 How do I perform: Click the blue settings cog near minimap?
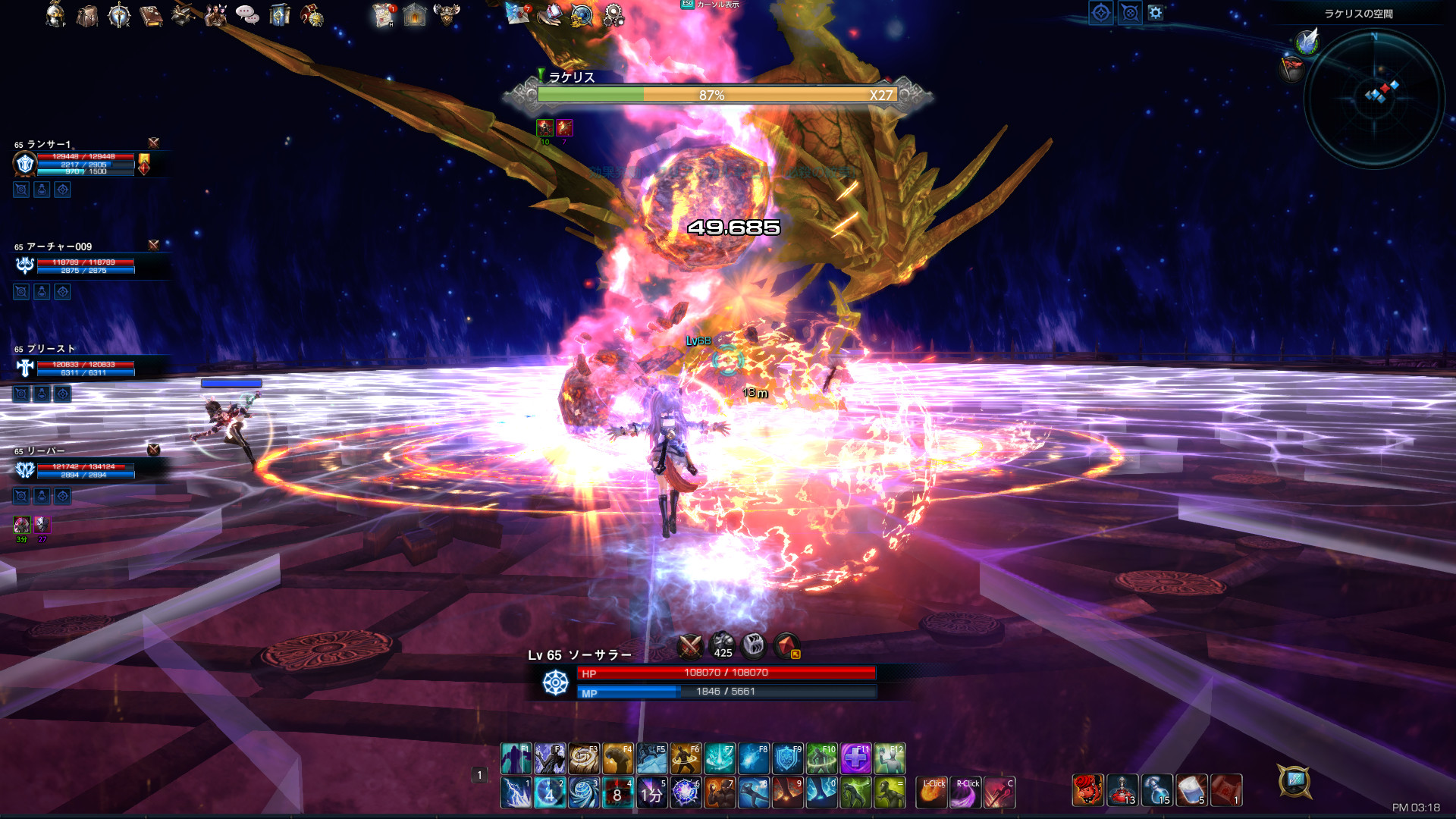(x=1155, y=13)
